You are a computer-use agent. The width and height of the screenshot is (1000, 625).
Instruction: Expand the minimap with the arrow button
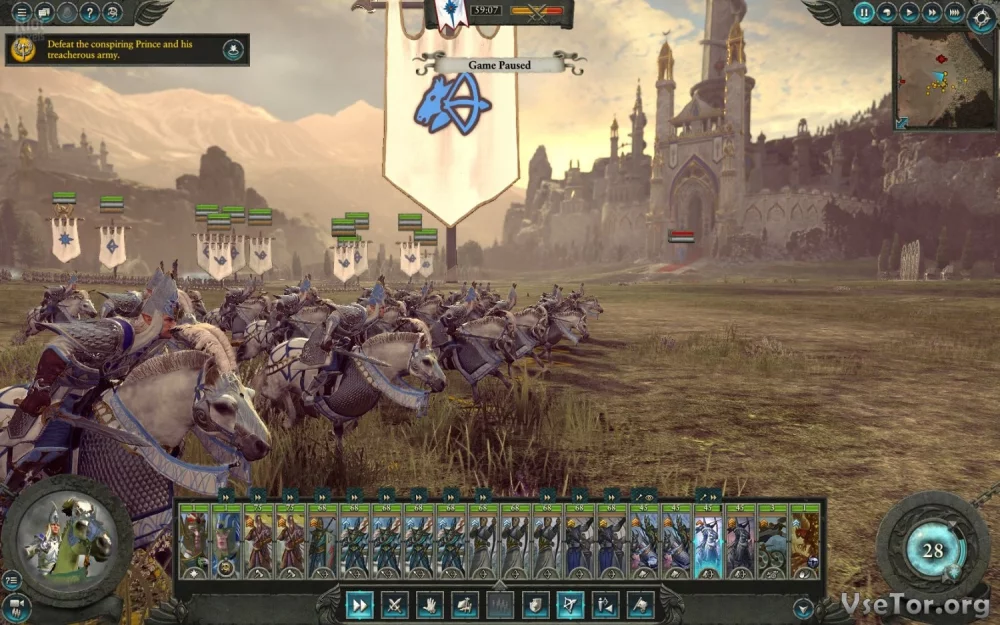pyautogui.click(x=903, y=122)
